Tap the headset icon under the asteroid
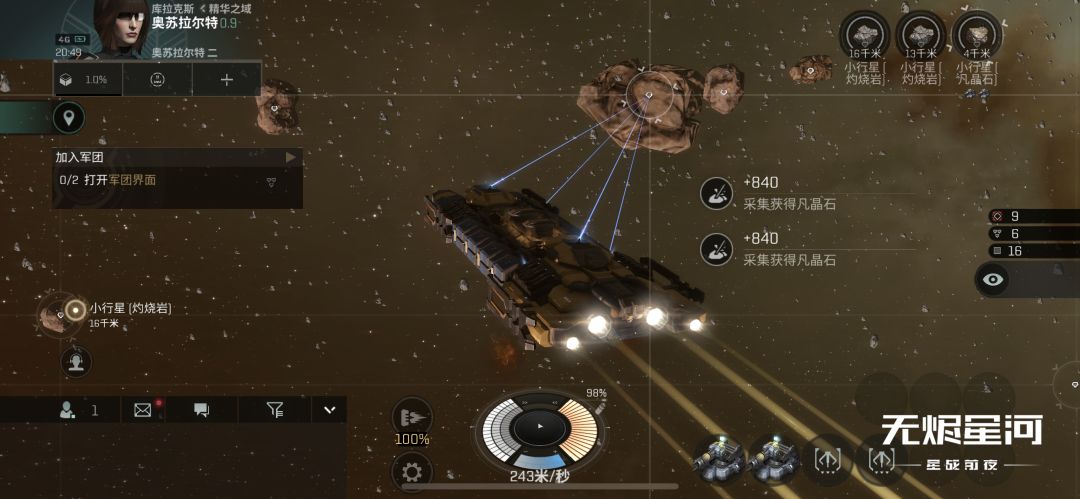 tap(76, 361)
